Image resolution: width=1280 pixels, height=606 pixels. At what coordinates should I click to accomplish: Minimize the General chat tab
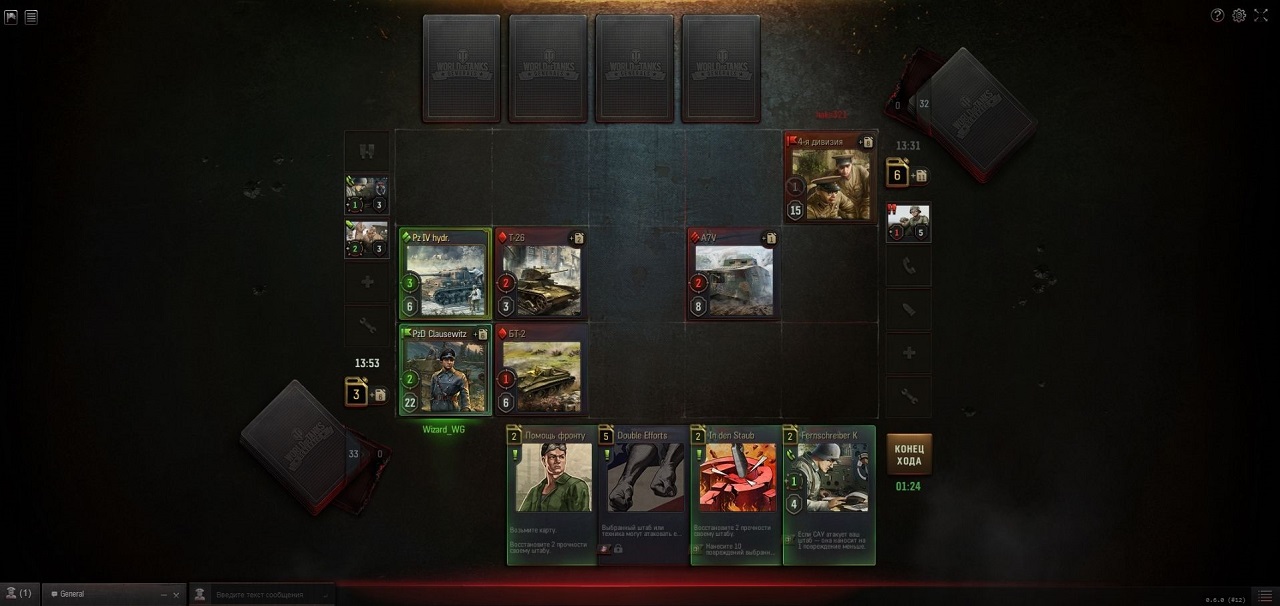[x=163, y=594]
